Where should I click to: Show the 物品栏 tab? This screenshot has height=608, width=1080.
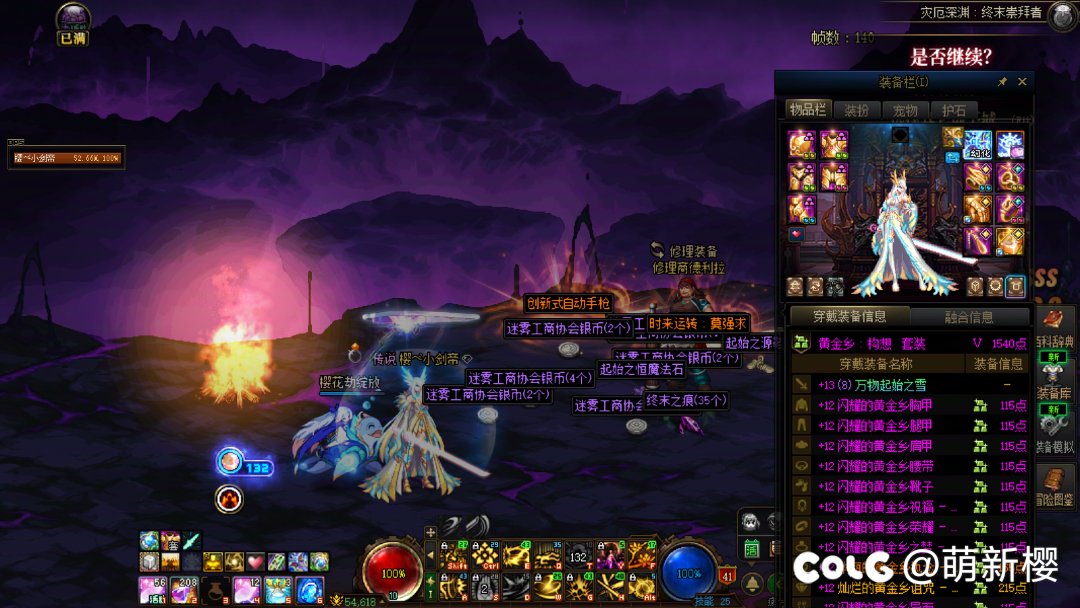806,110
